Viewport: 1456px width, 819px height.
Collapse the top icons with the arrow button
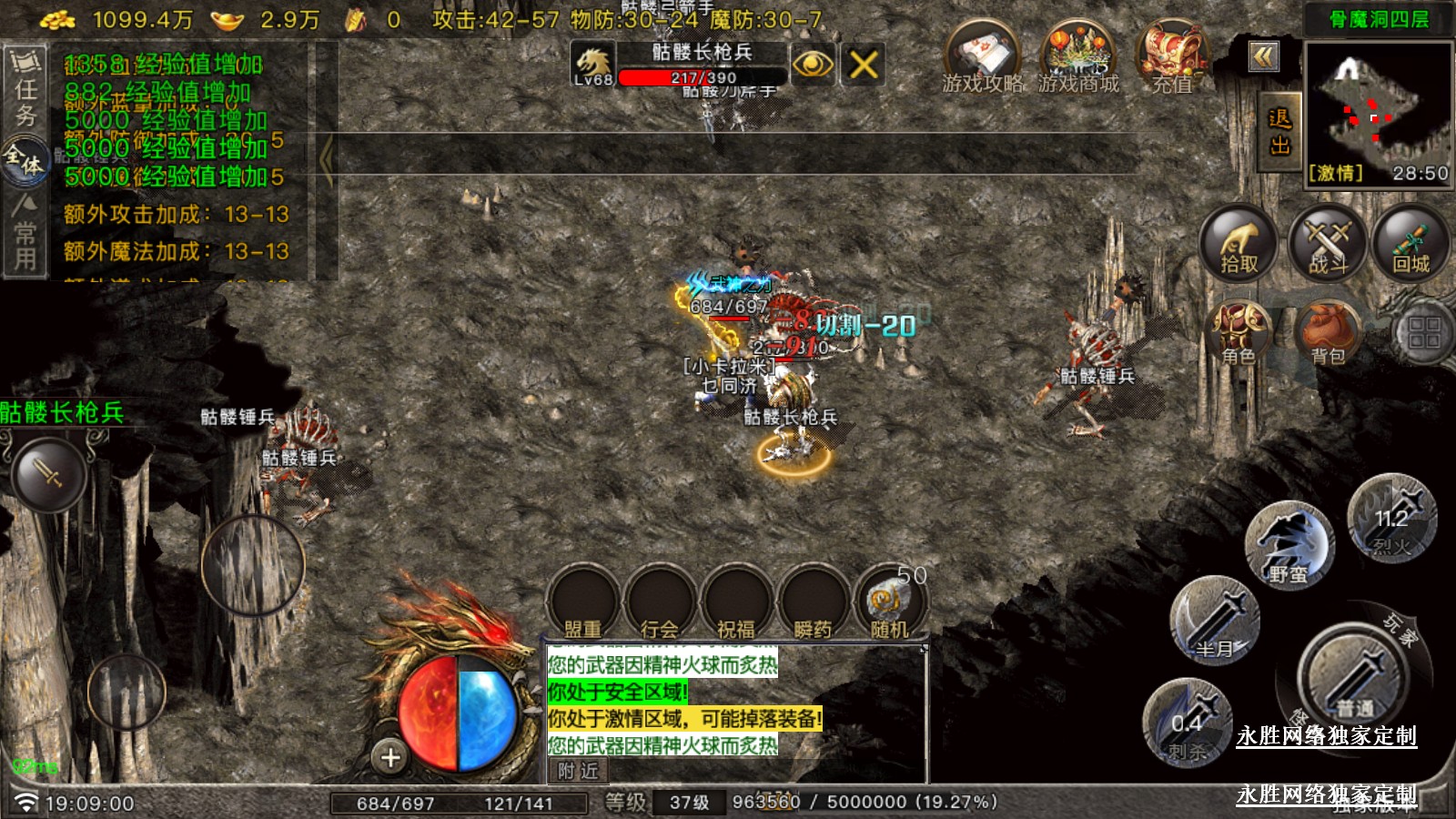(x=1263, y=57)
